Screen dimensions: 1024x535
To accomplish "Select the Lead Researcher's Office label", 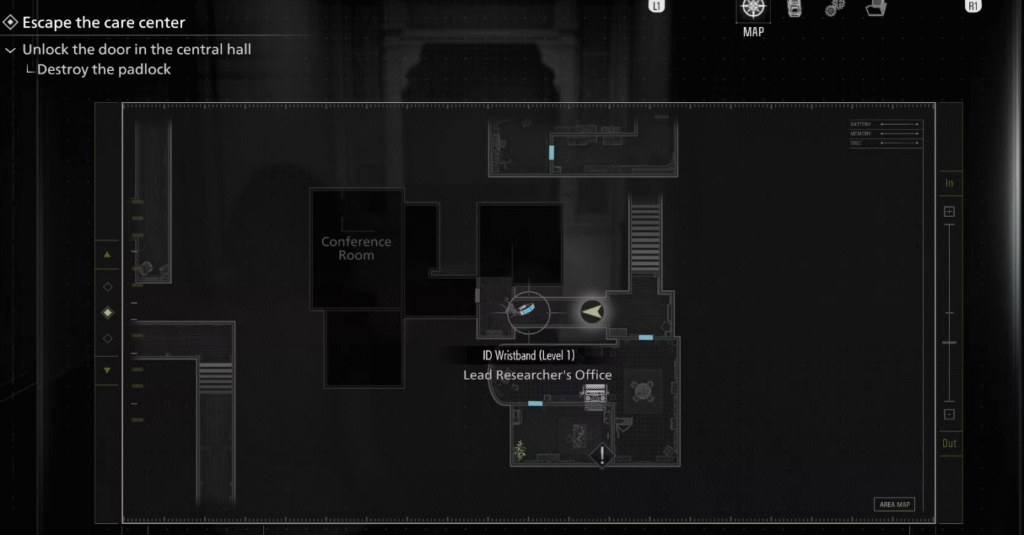I will [x=537, y=375].
